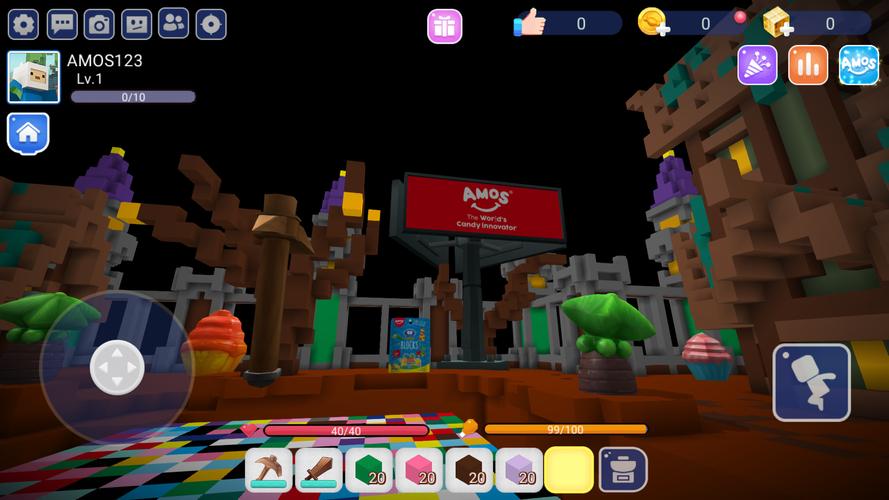This screenshot has width=889, height=500.
Task: Return home with the house button
Action: pyautogui.click(x=28, y=132)
